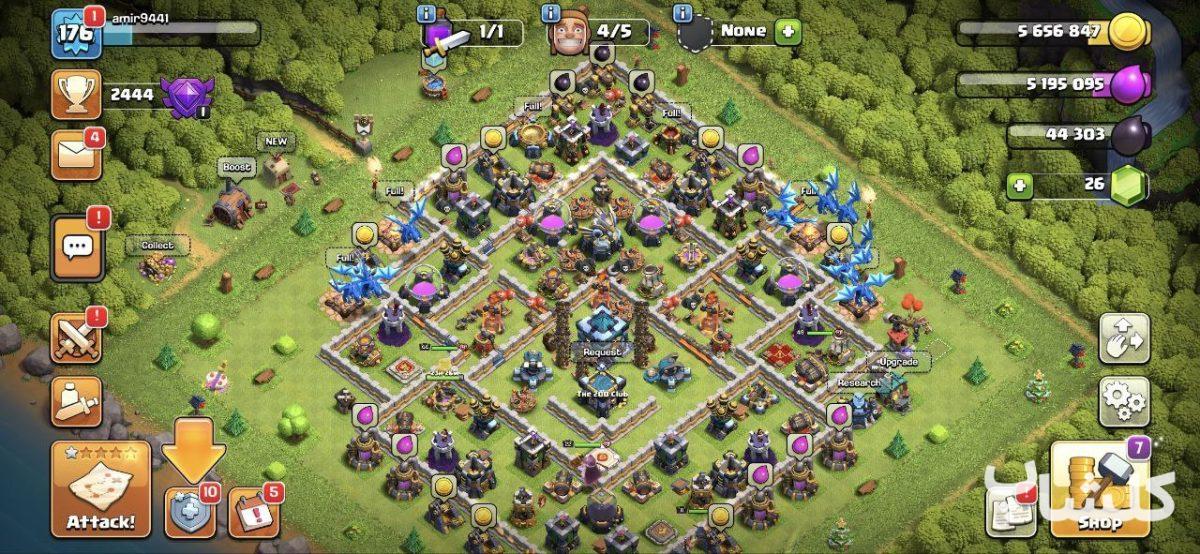1200x554 pixels.
Task: Buy gems with the green plus button
Action: (x=1019, y=185)
